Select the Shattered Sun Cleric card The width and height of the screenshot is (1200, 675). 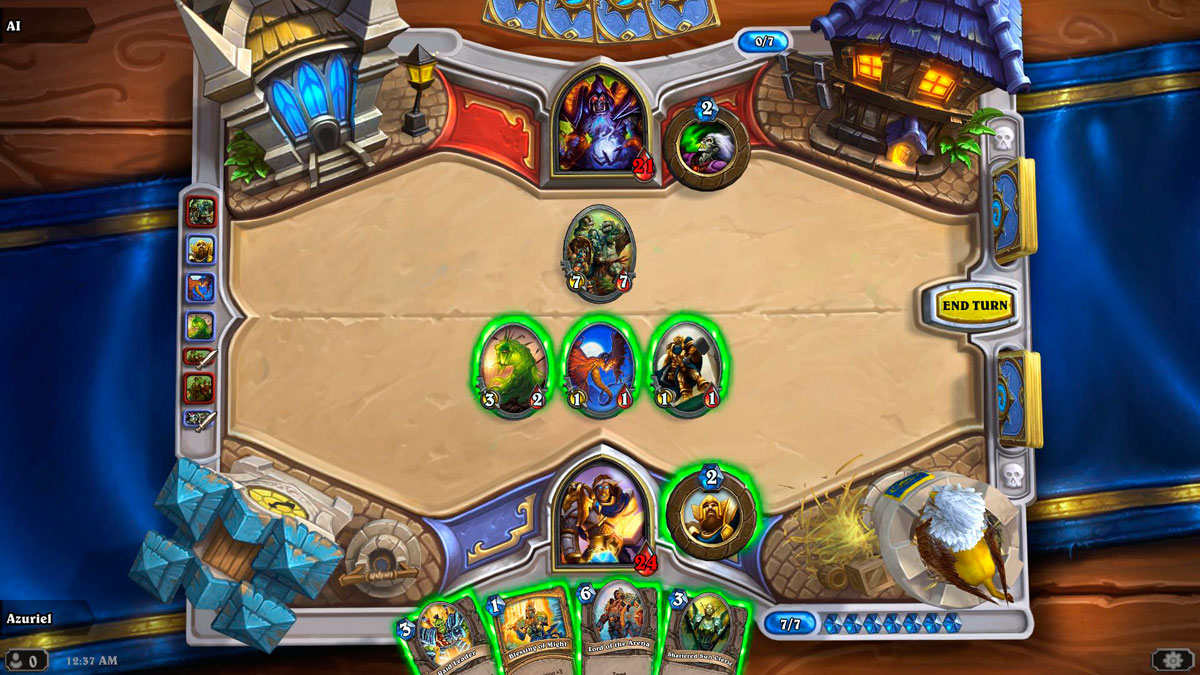pos(705,632)
